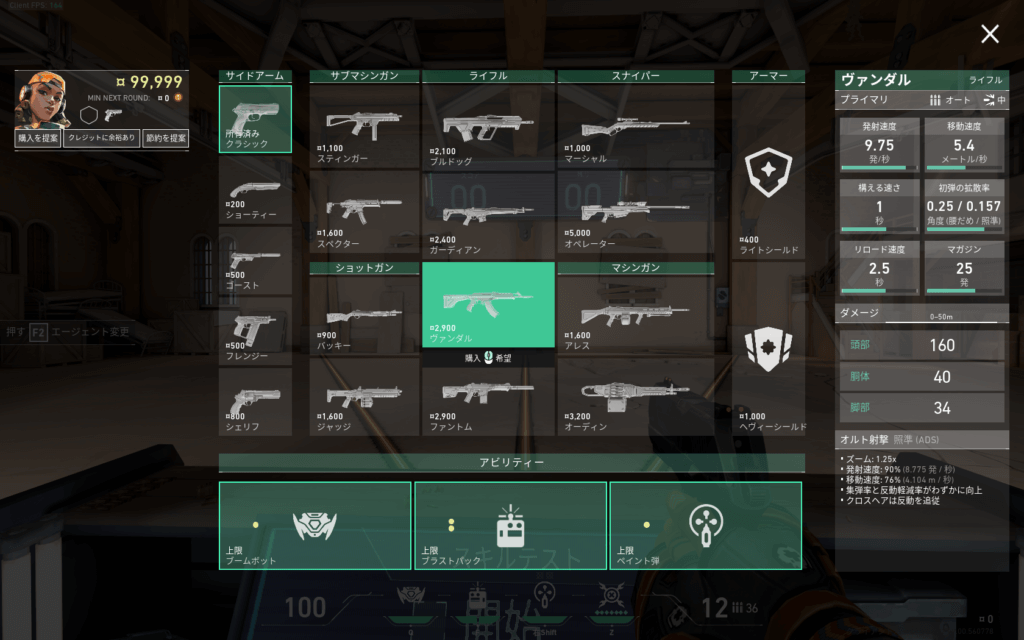Select the Boom Bot ability
Viewport: 1024px width, 640px height.
pos(315,525)
